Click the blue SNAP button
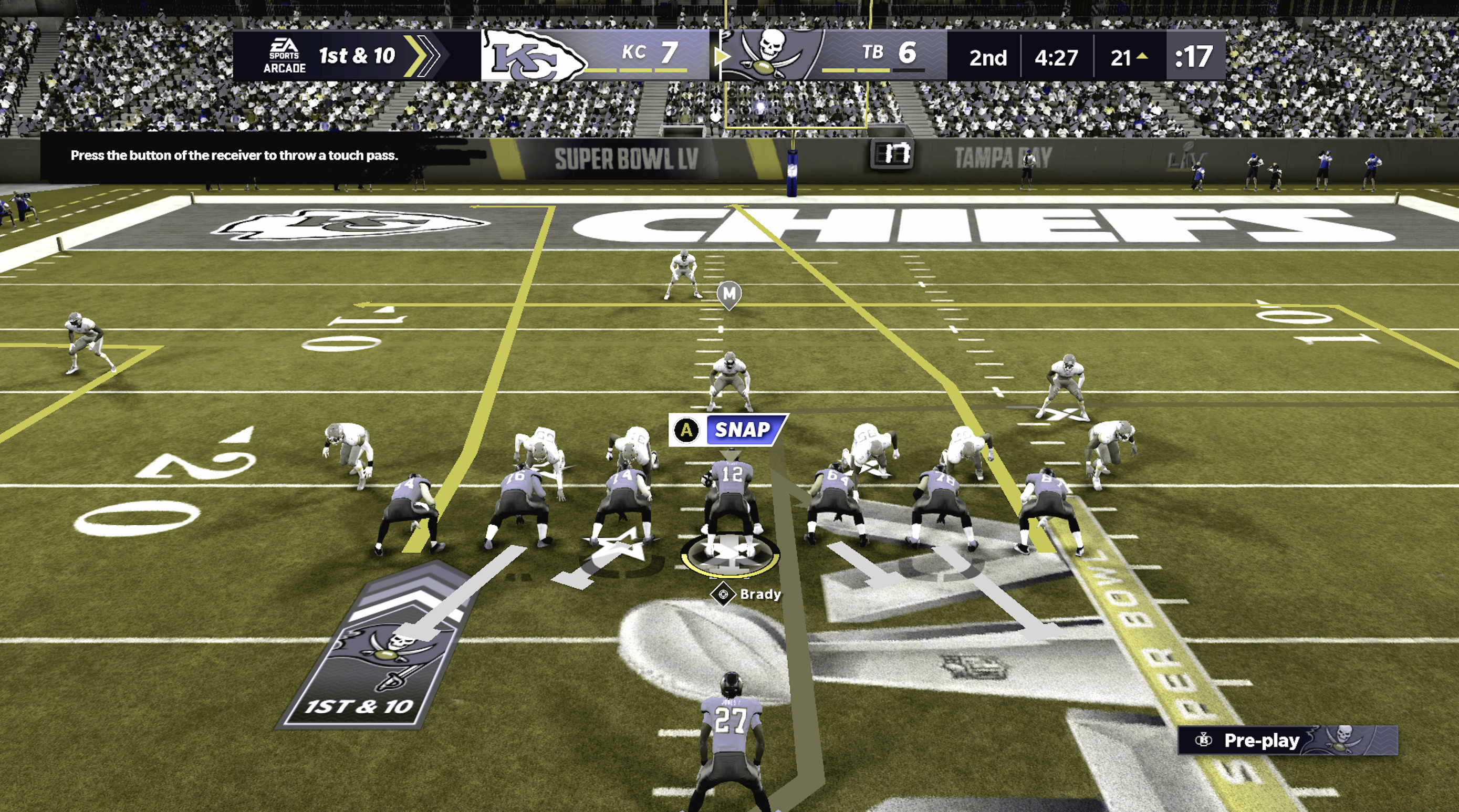This screenshot has height=812, width=1459. (742, 430)
